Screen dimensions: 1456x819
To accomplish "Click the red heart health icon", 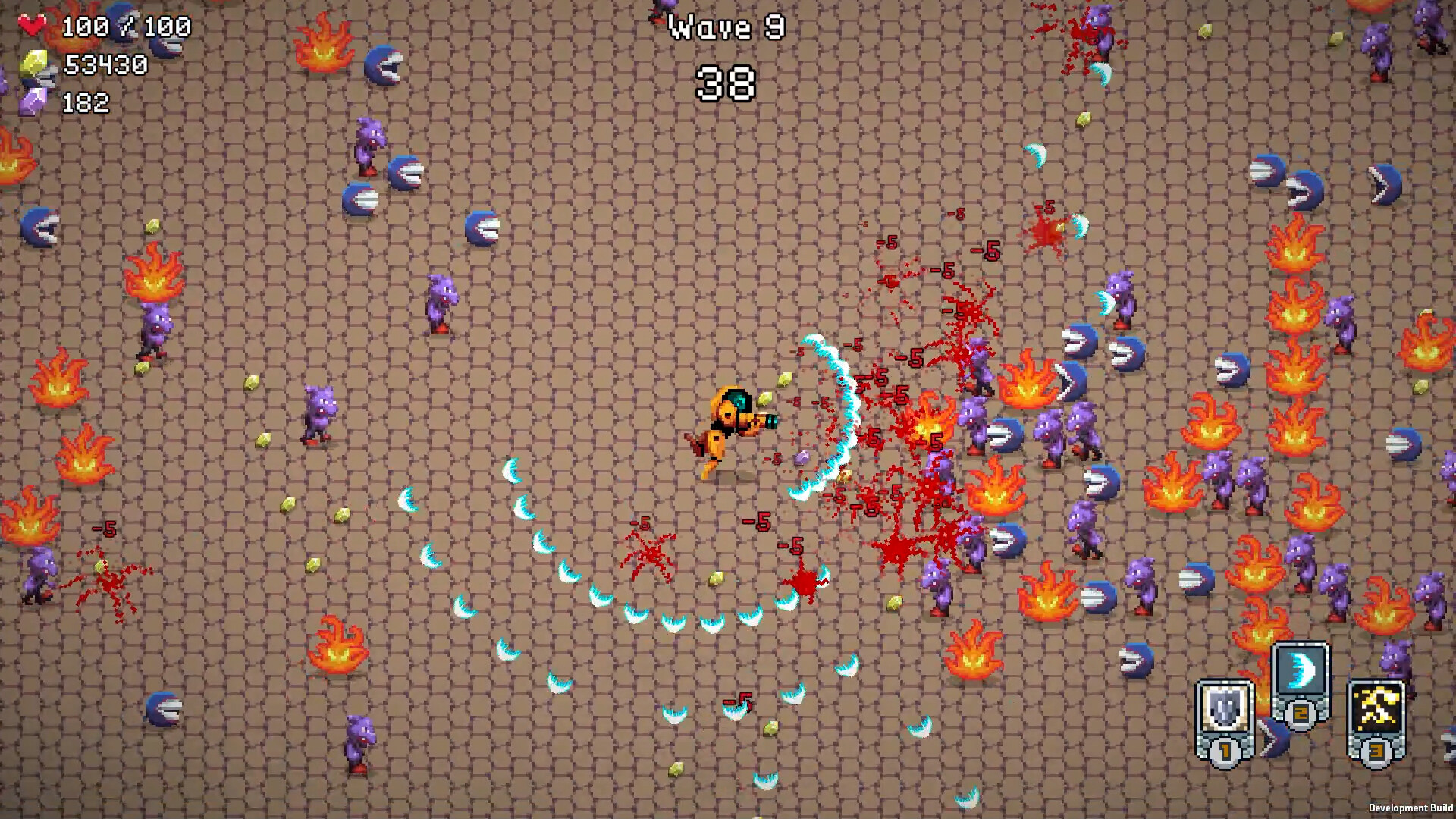I will tap(32, 25).
